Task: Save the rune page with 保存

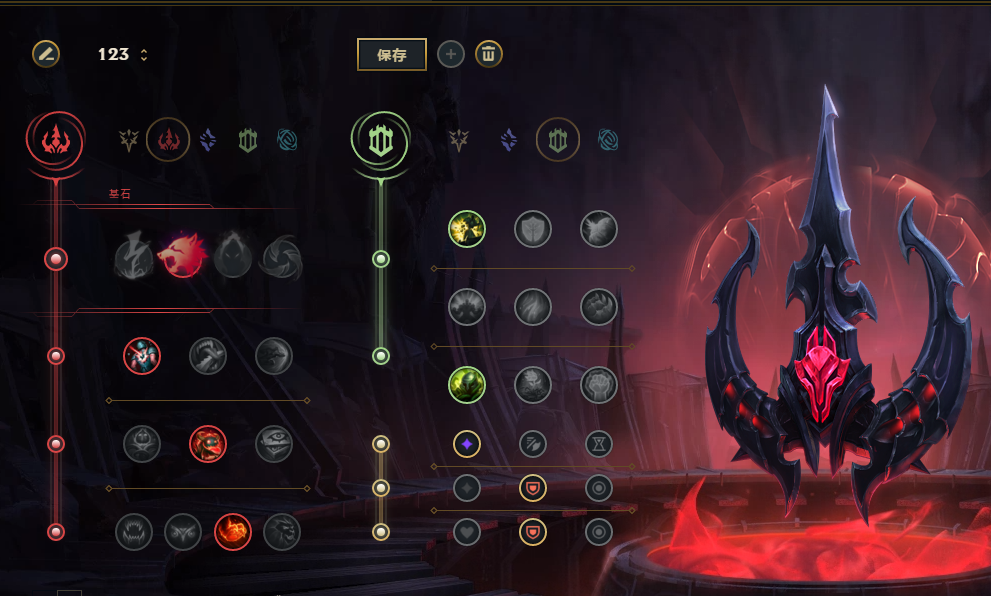Action: click(x=392, y=55)
